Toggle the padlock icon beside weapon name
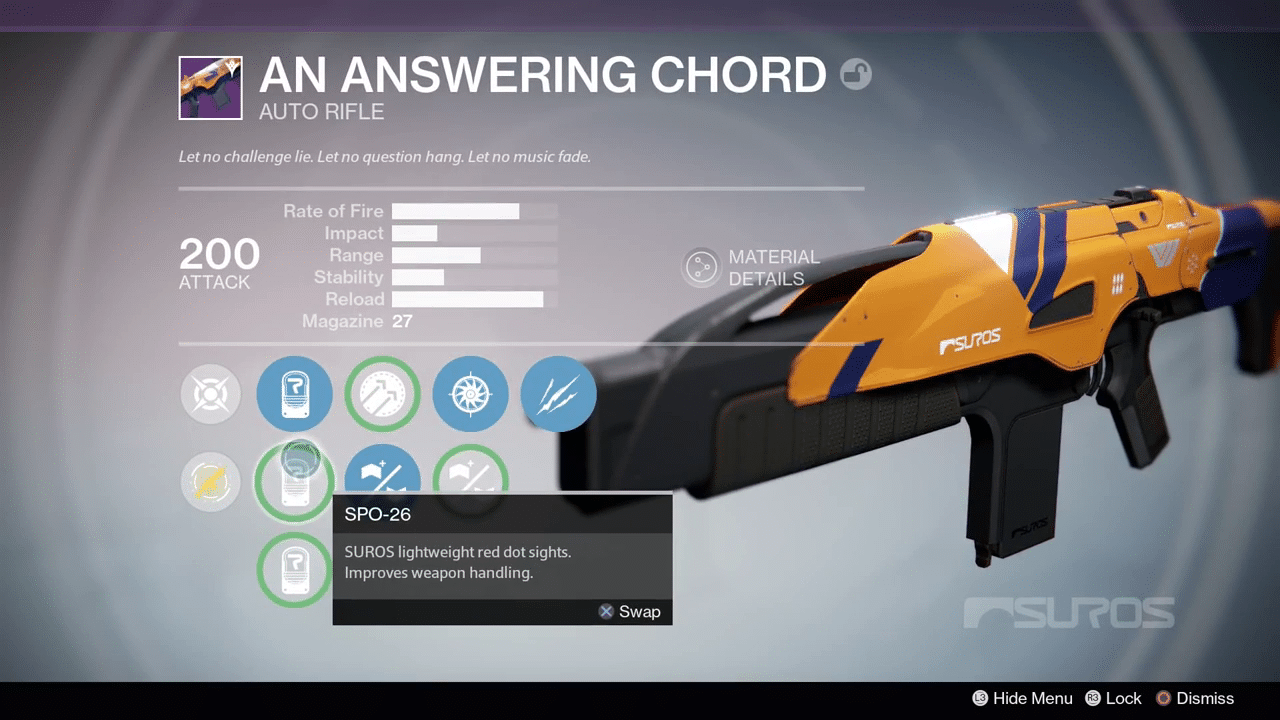This screenshot has height=720, width=1280. tap(855, 74)
